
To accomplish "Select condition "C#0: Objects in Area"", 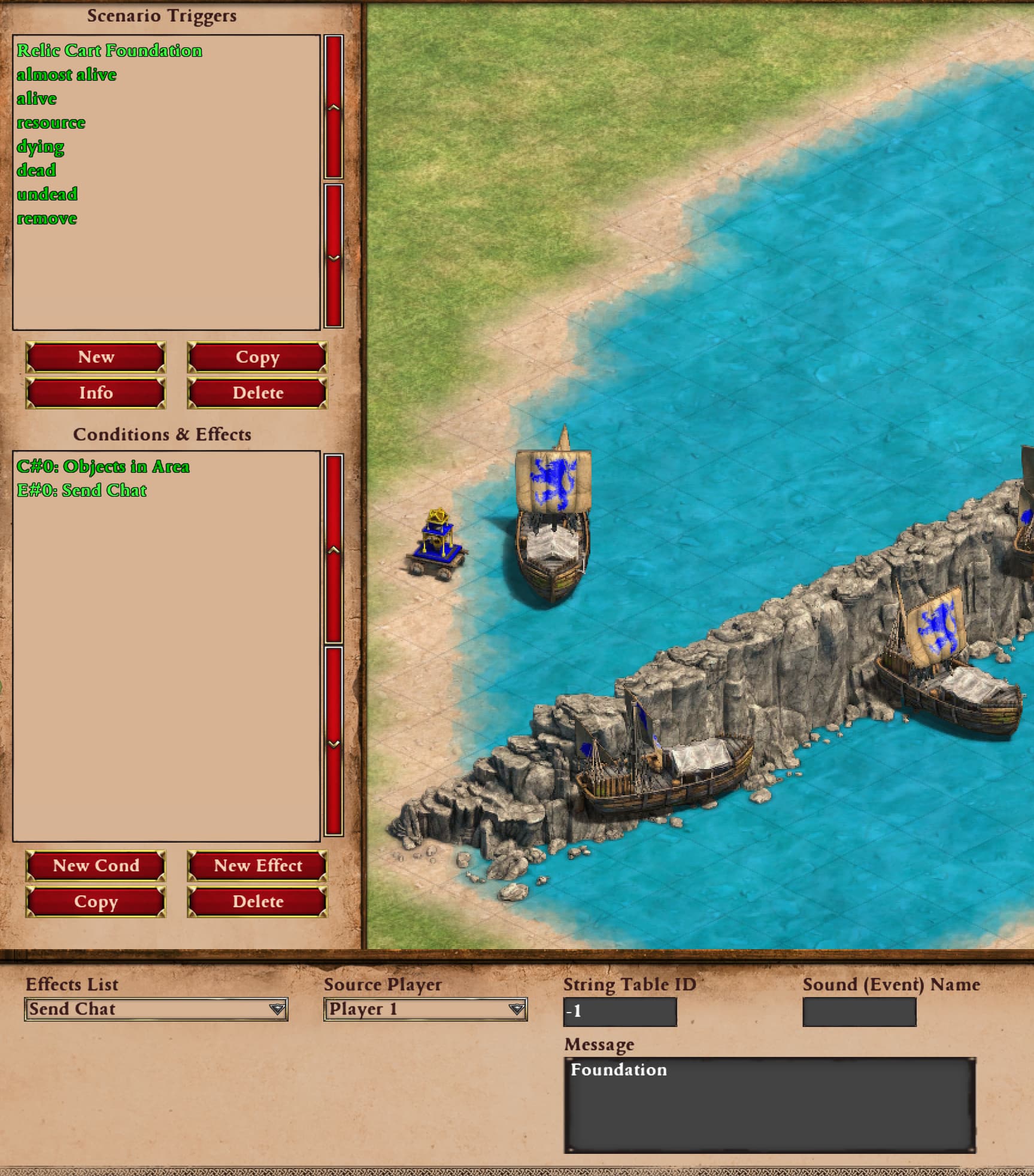I will tap(103, 467).
